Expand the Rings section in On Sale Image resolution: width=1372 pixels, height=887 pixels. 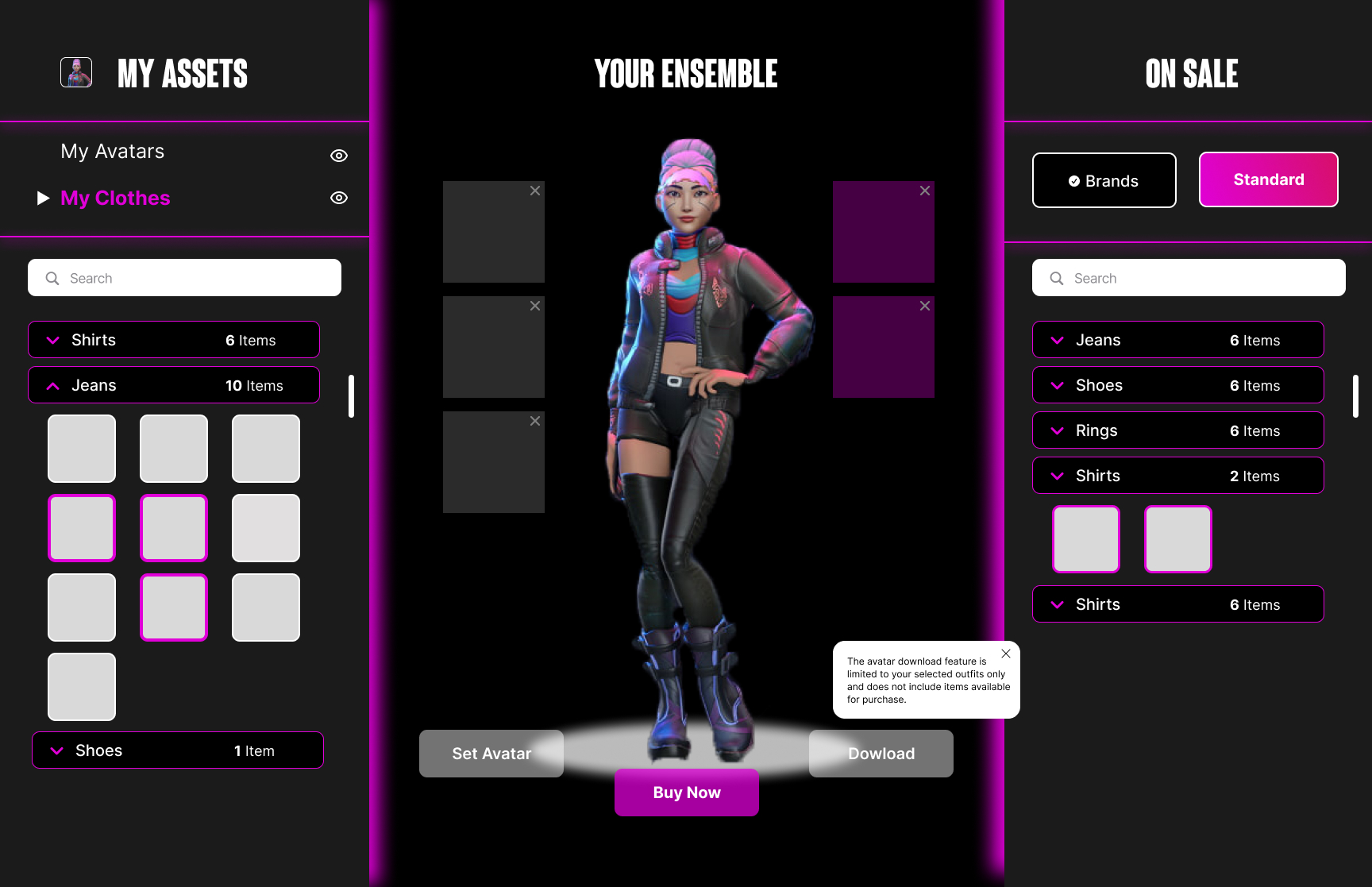tap(1057, 430)
